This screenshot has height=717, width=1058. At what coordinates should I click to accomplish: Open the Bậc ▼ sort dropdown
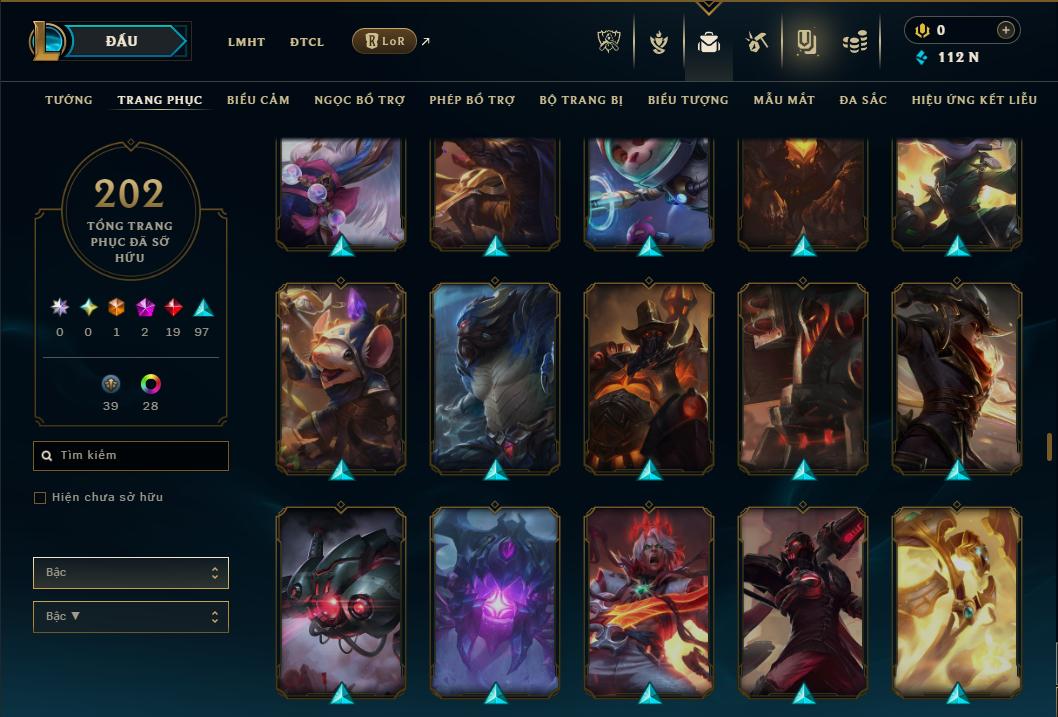(x=131, y=616)
